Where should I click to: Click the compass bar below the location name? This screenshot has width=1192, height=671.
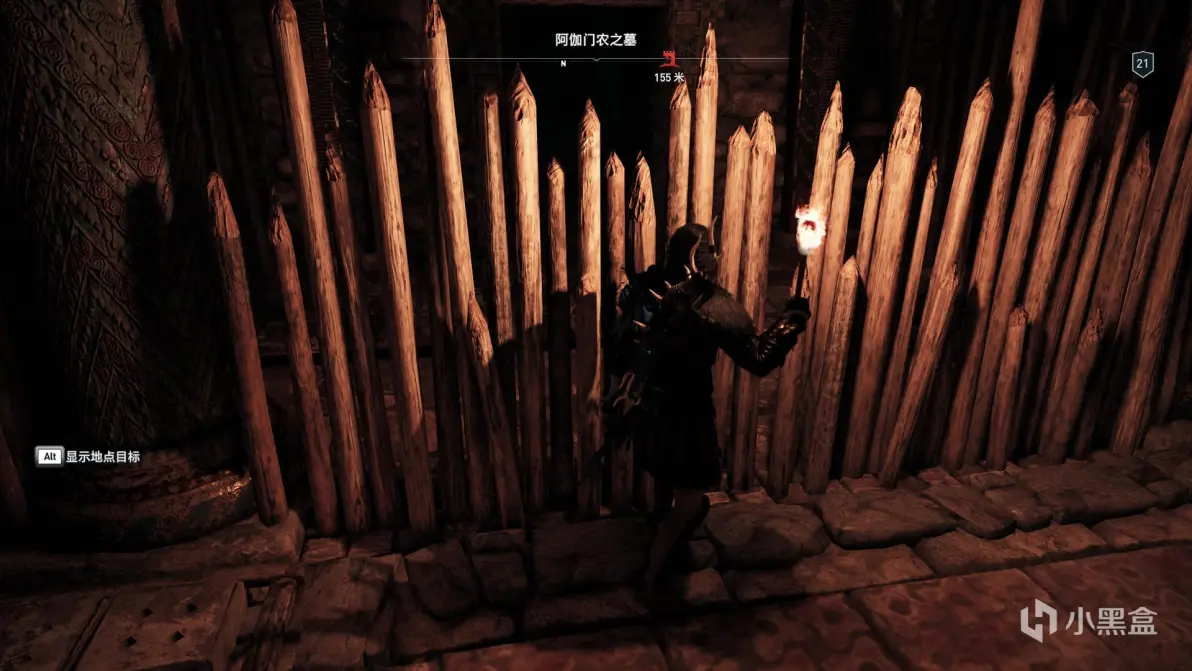[x=596, y=60]
